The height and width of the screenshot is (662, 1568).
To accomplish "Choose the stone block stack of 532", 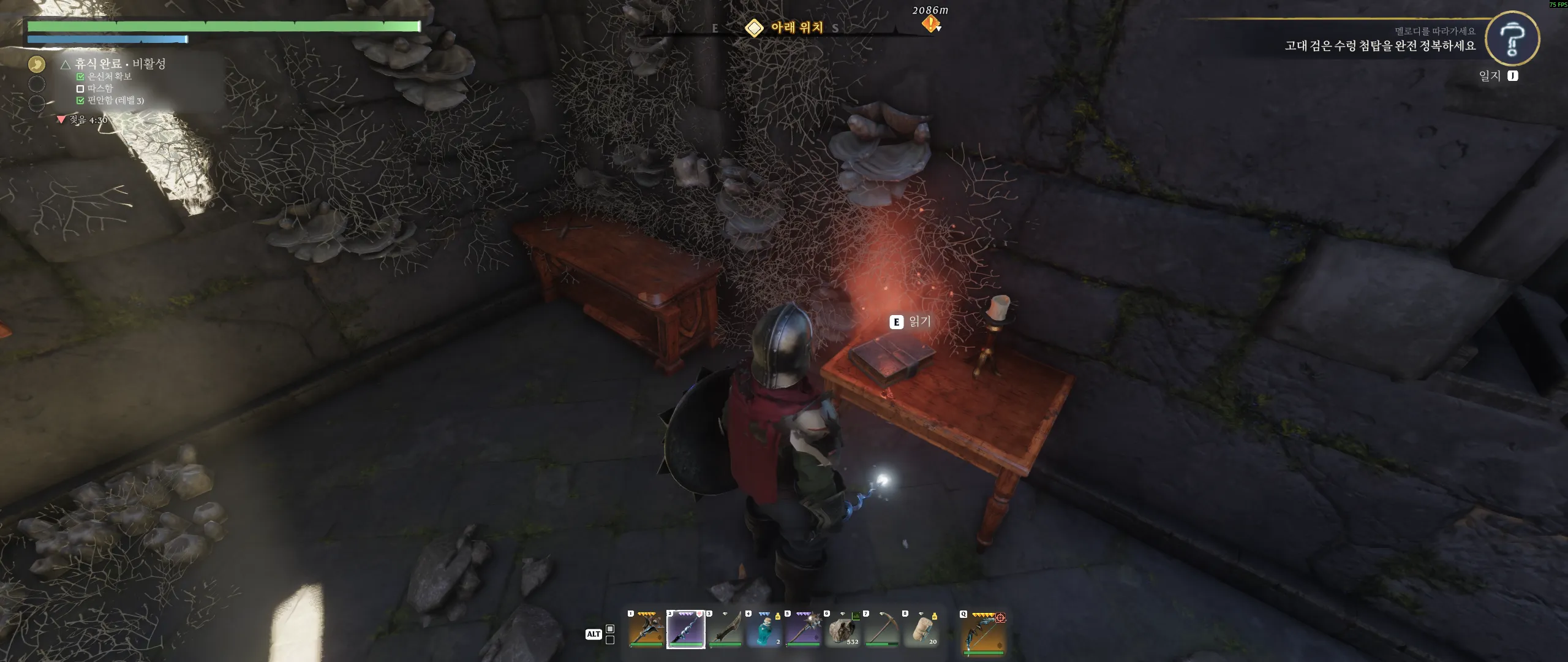I will 842,630.
